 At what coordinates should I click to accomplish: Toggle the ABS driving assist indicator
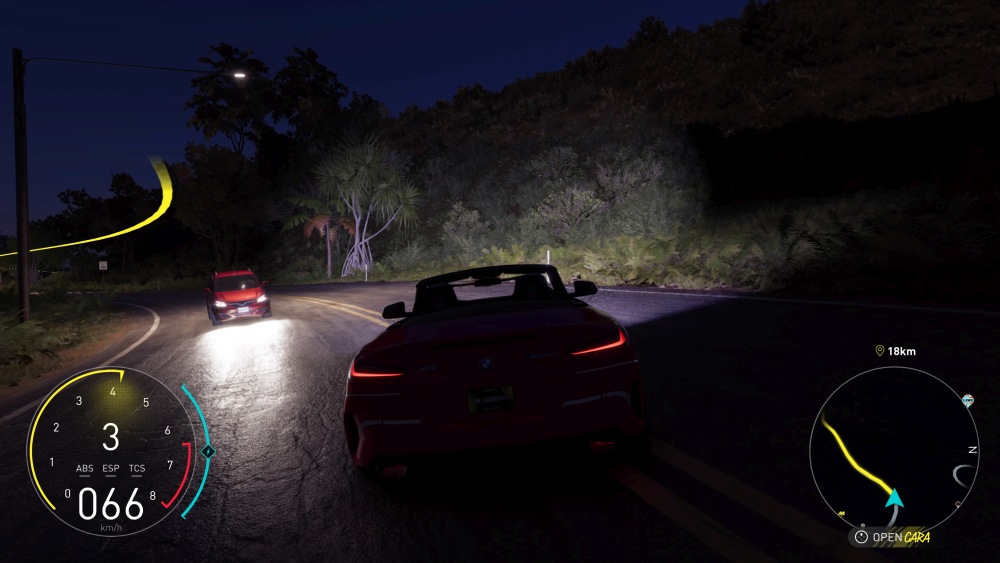coord(85,468)
